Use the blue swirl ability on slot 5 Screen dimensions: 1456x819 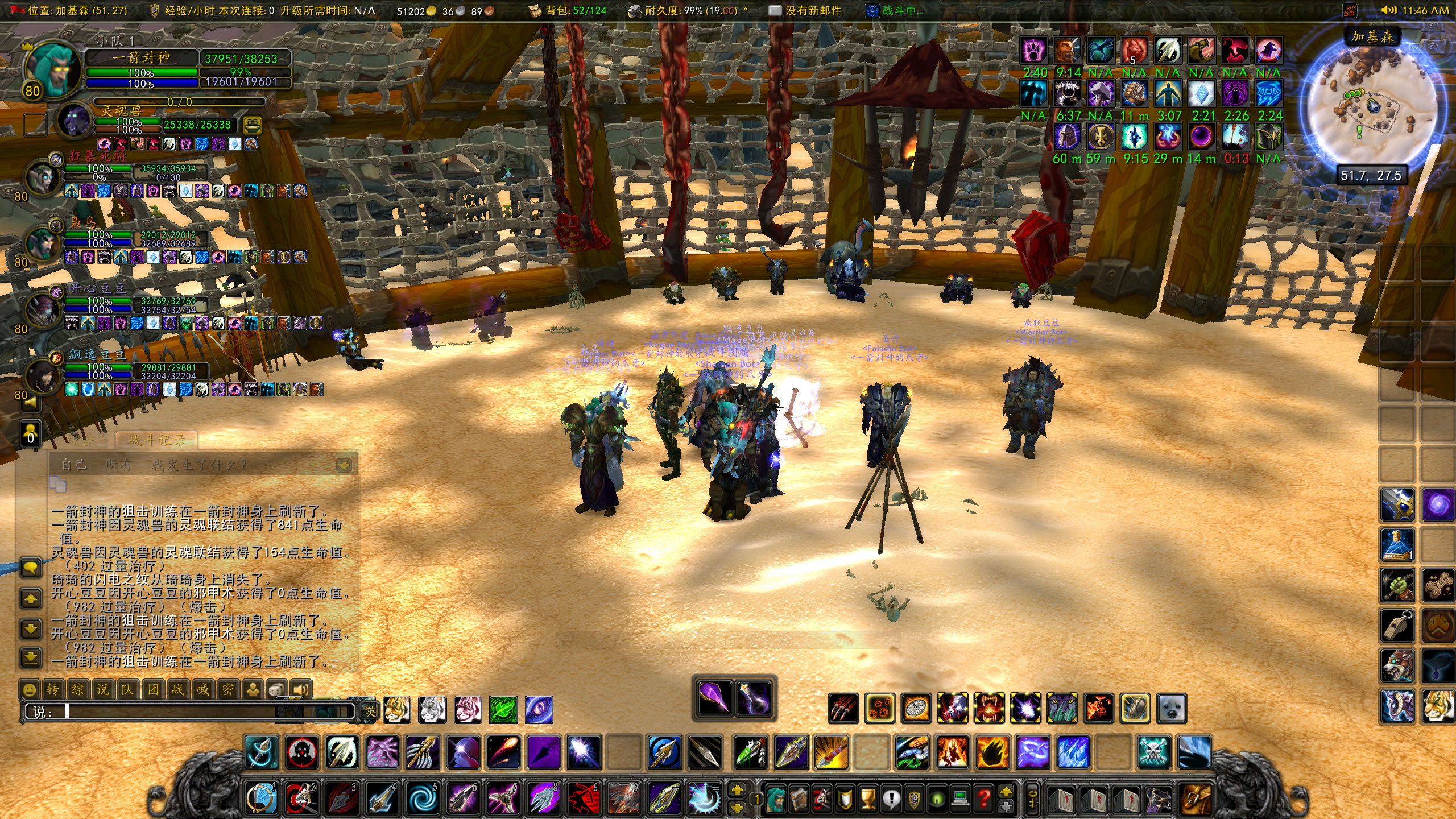tap(423, 799)
